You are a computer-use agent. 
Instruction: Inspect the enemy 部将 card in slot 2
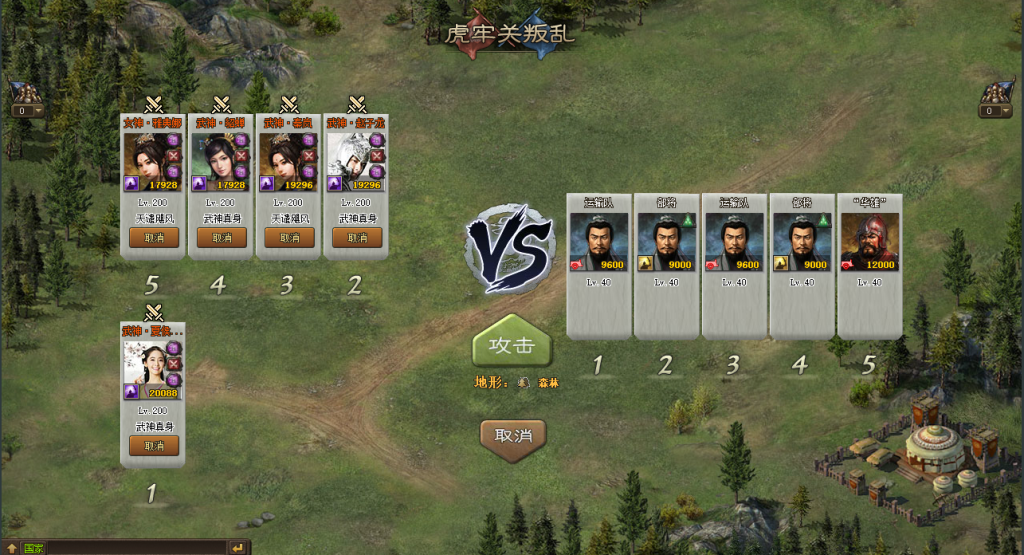point(666,242)
